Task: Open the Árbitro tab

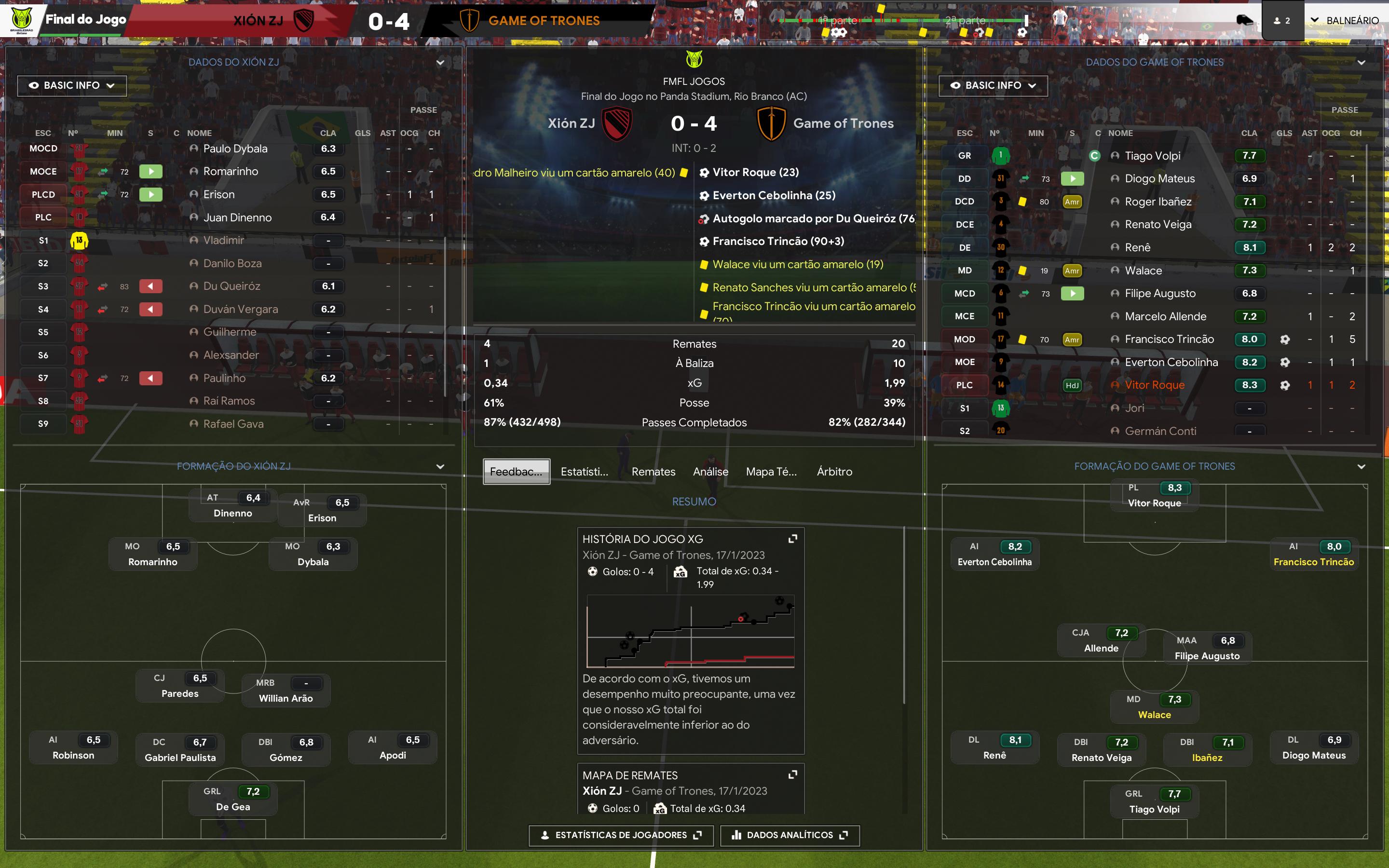Action: pyautogui.click(x=834, y=471)
